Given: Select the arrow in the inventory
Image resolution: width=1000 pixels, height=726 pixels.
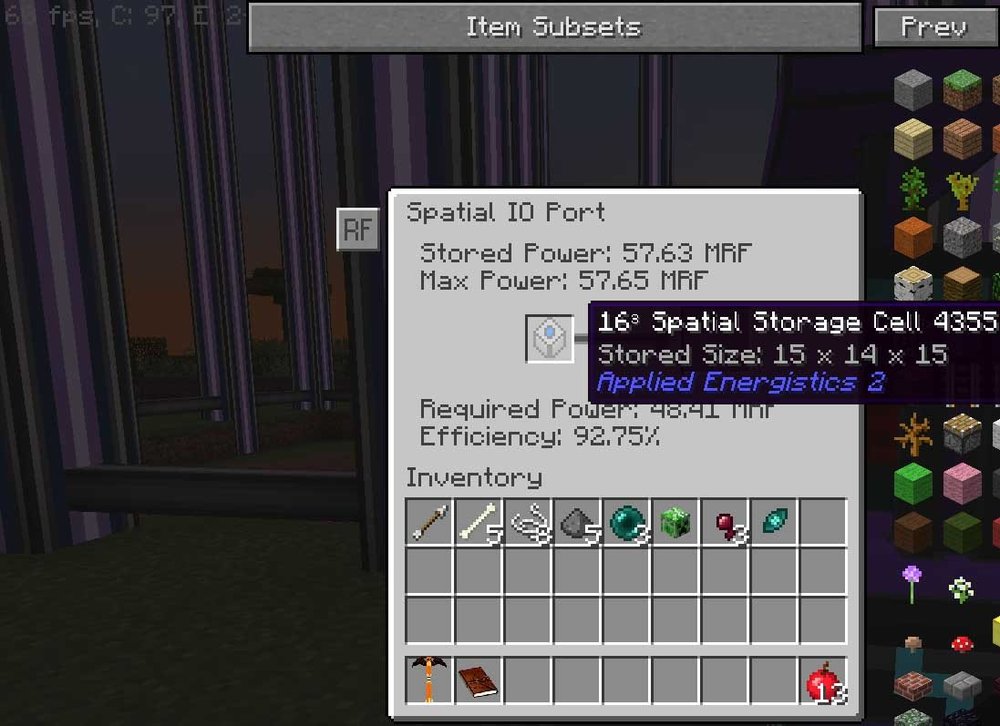Looking at the screenshot, I should [430, 523].
